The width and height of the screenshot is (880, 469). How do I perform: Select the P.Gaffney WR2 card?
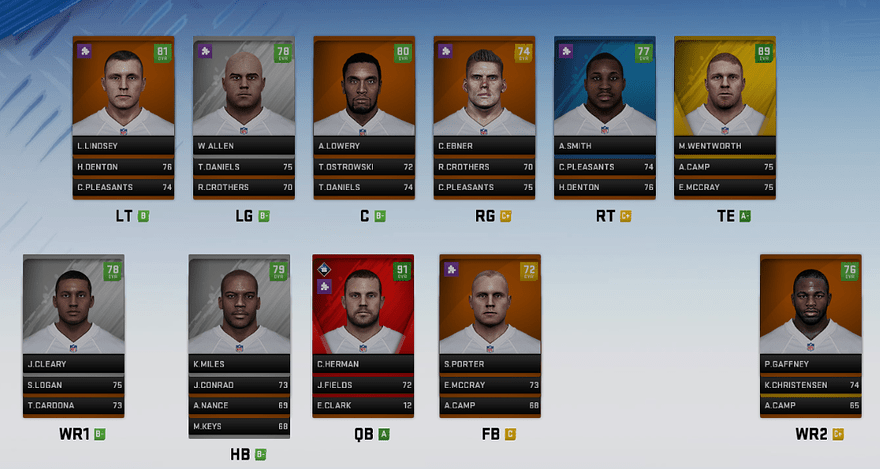tap(810, 310)
